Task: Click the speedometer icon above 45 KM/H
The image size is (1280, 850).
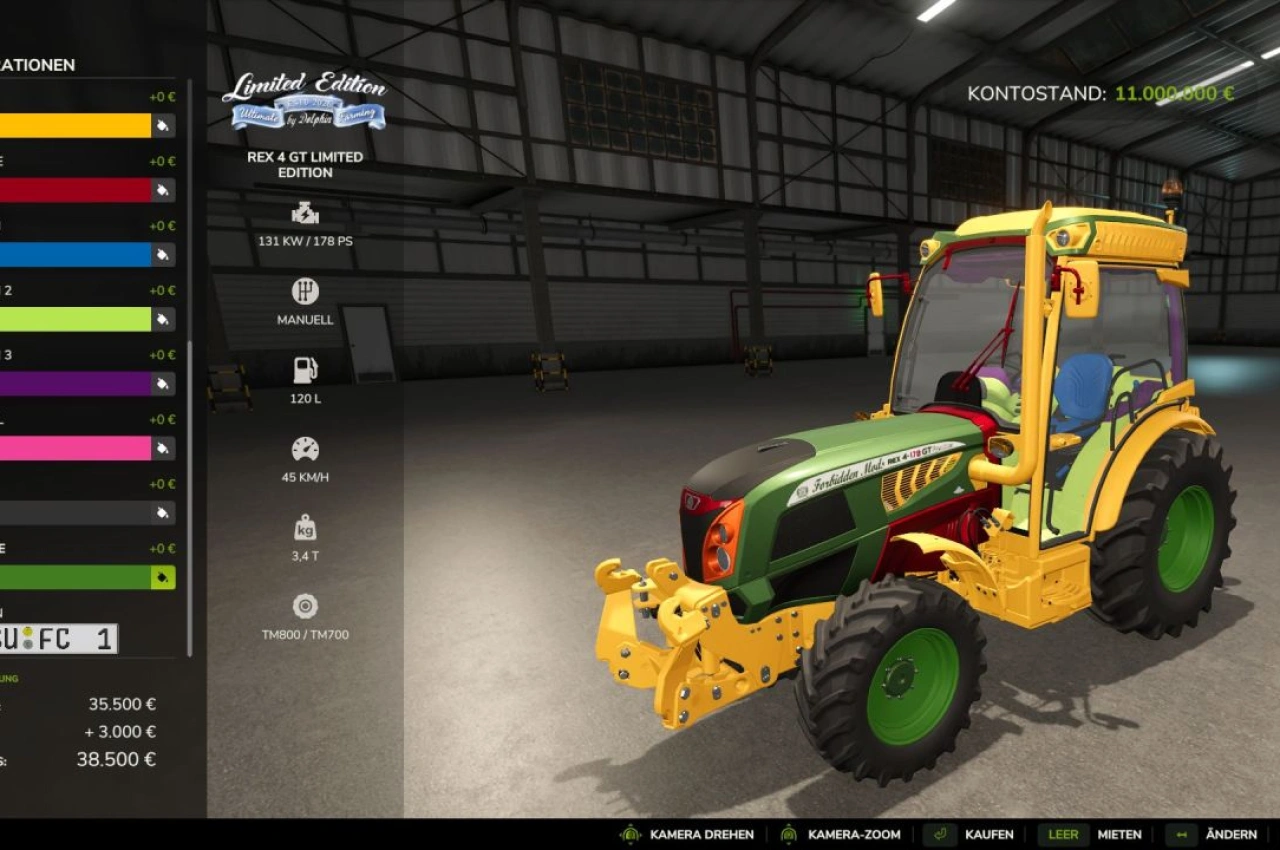Action: pos(304,448)
